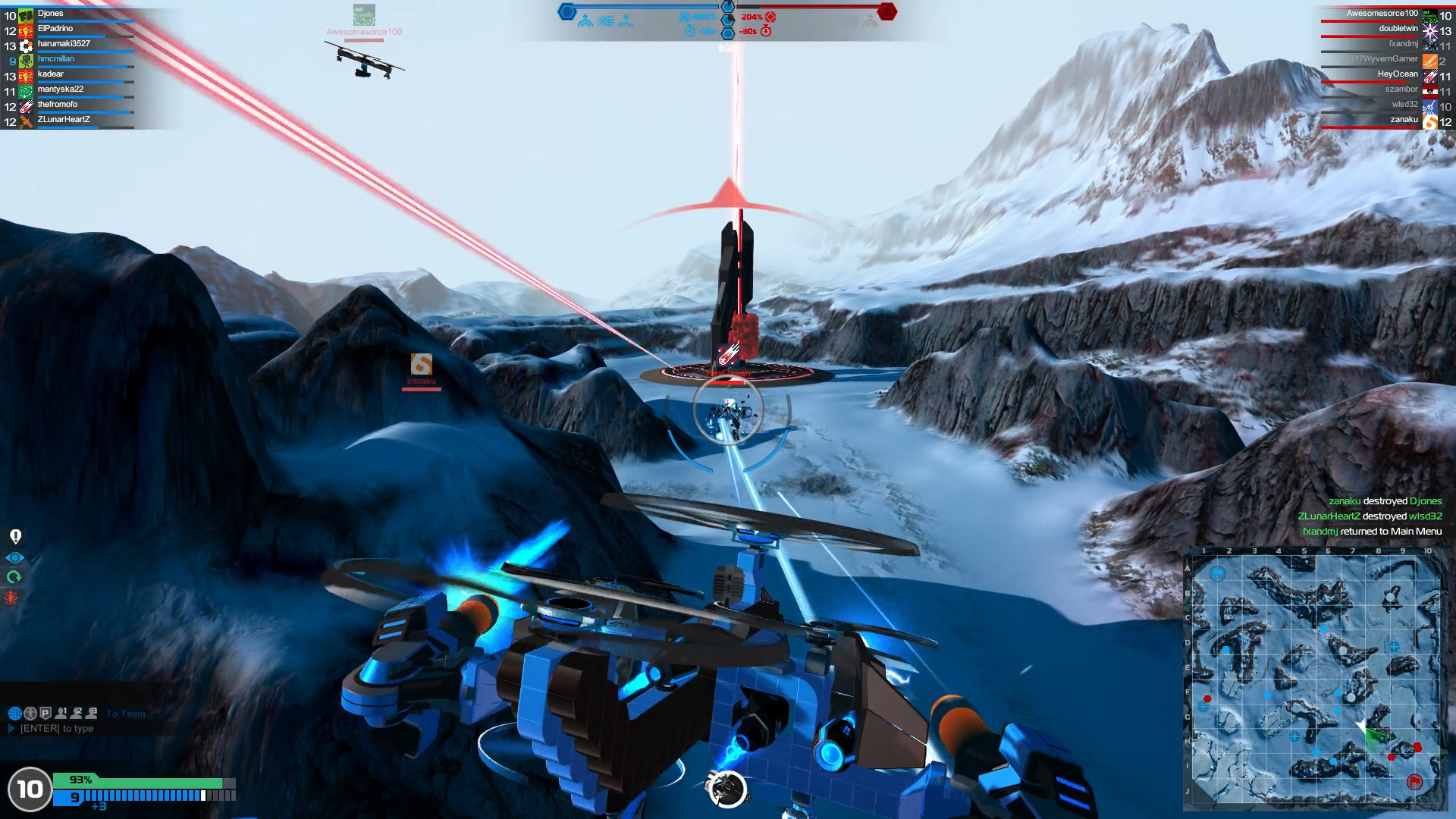Click the local chat person icon in chat bar
The image size is (1456, 819).
tap(30, 713)
